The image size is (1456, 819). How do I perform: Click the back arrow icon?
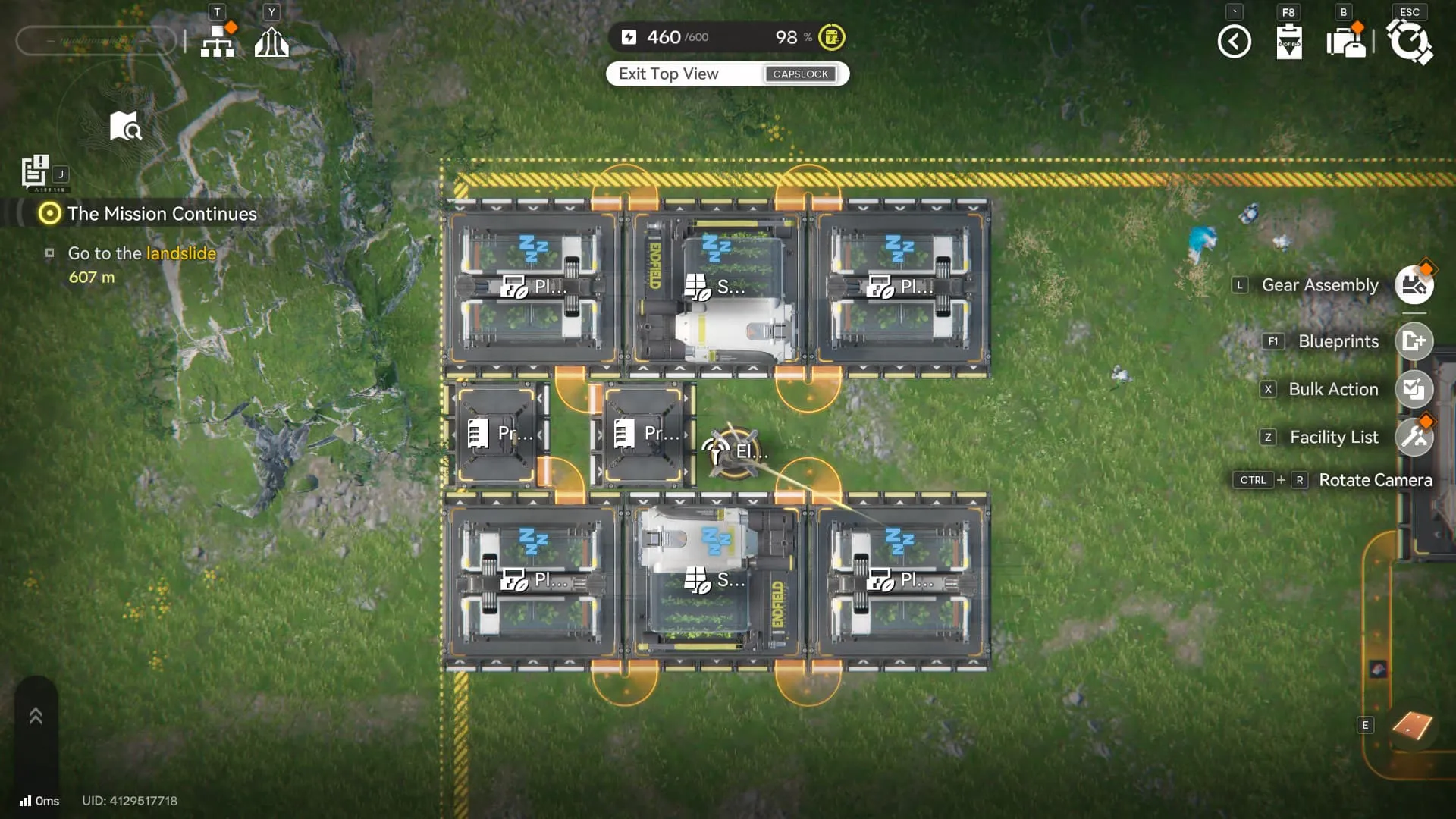coord(1234,42)
